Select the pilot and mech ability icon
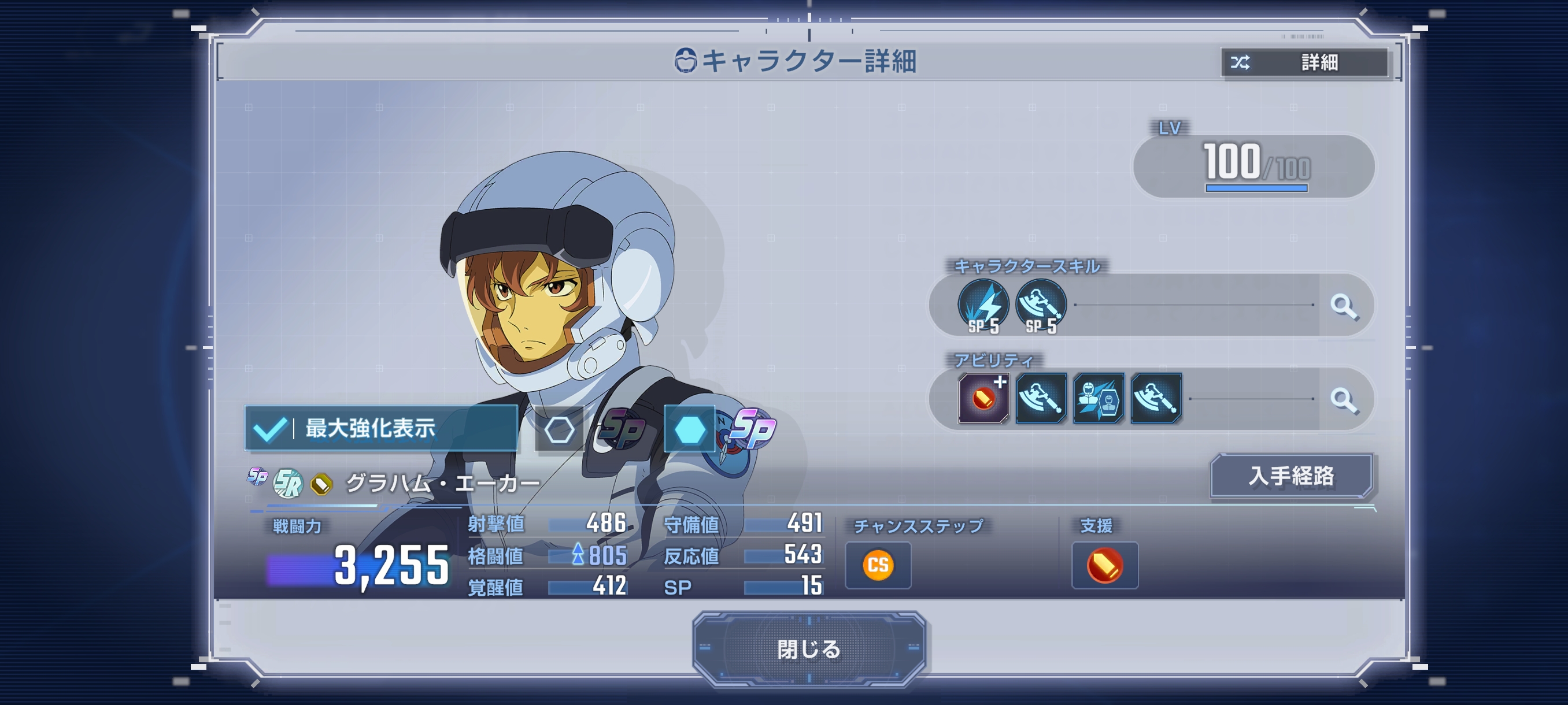The width and height of the screenshot is (1568, 705). 1098,398
